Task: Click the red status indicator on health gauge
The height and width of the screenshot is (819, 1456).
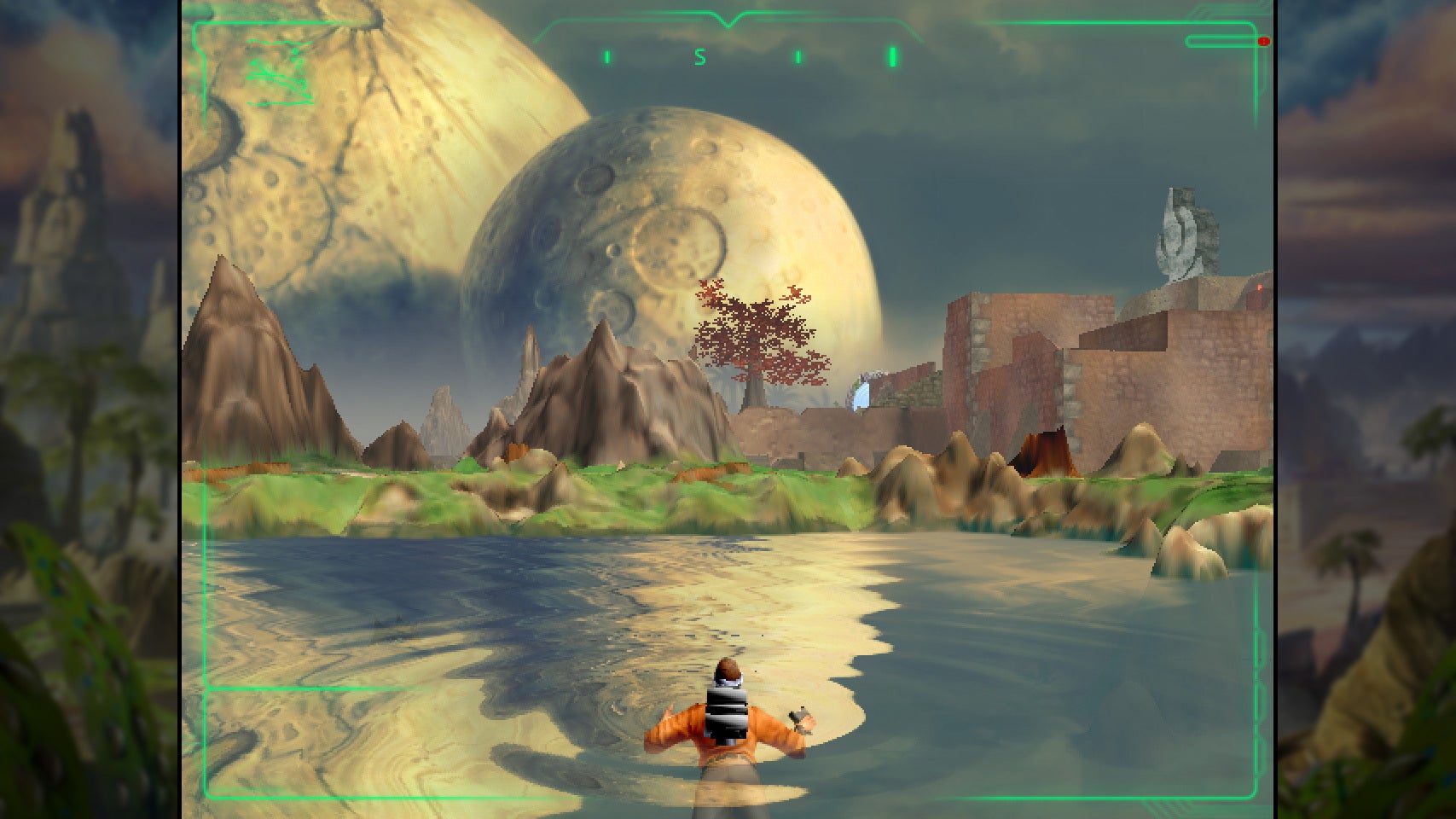Action: [x=1264, y=41]
